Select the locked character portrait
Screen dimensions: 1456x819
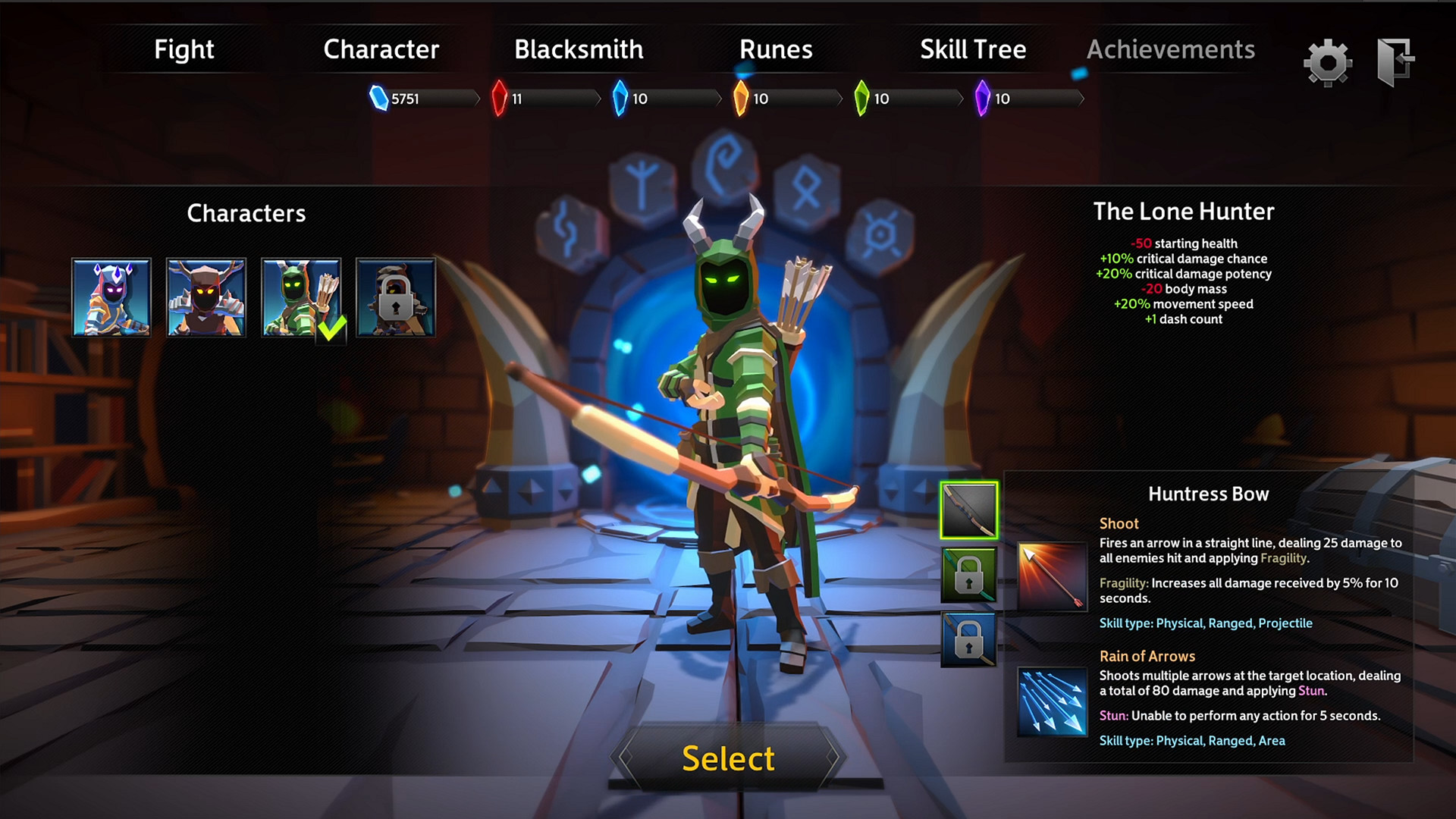pyautogui.click(x=395, y=297)
